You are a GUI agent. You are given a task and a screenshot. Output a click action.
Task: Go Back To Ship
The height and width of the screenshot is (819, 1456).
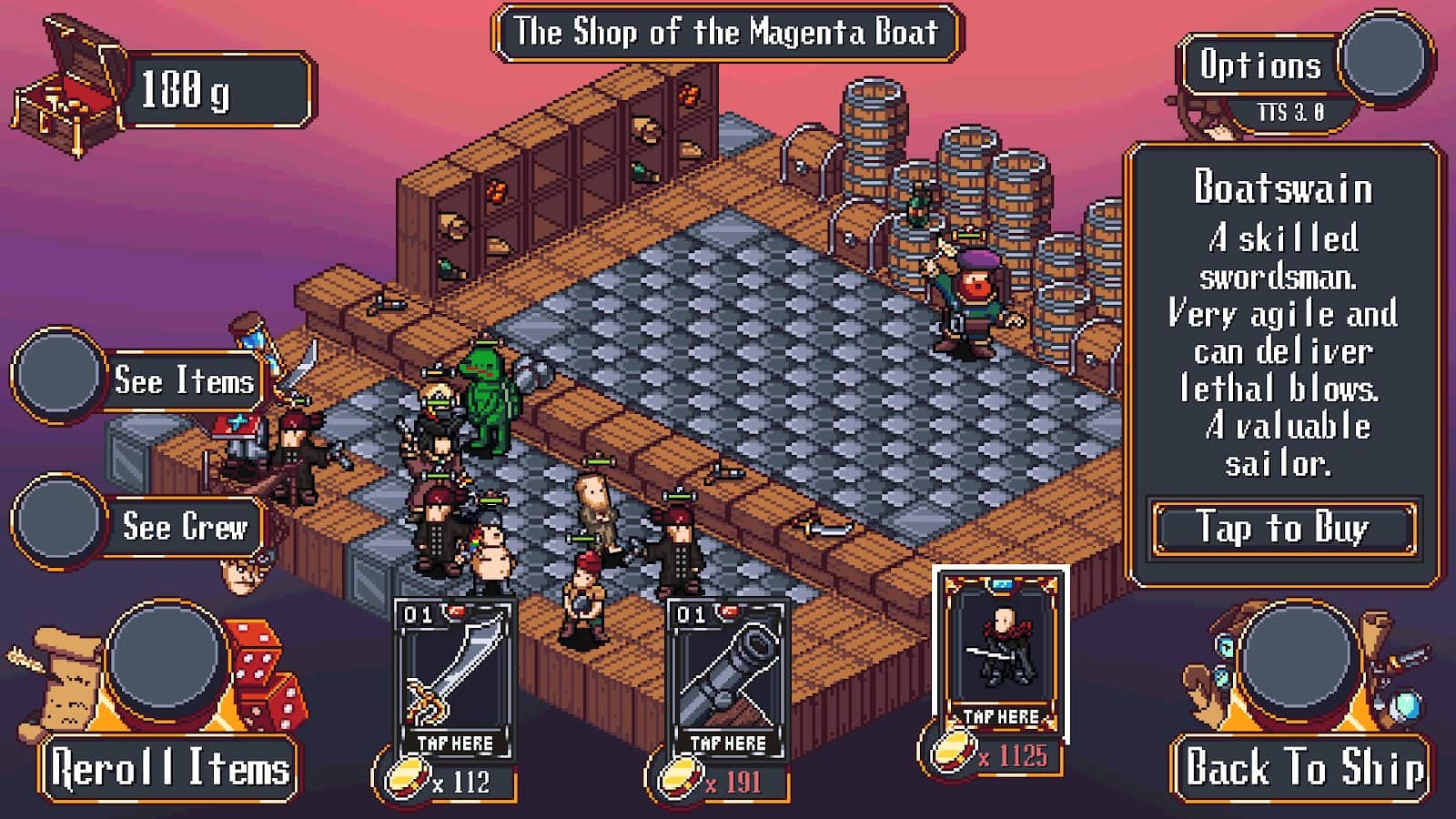pyautogui.click(x=1302, y=767)
